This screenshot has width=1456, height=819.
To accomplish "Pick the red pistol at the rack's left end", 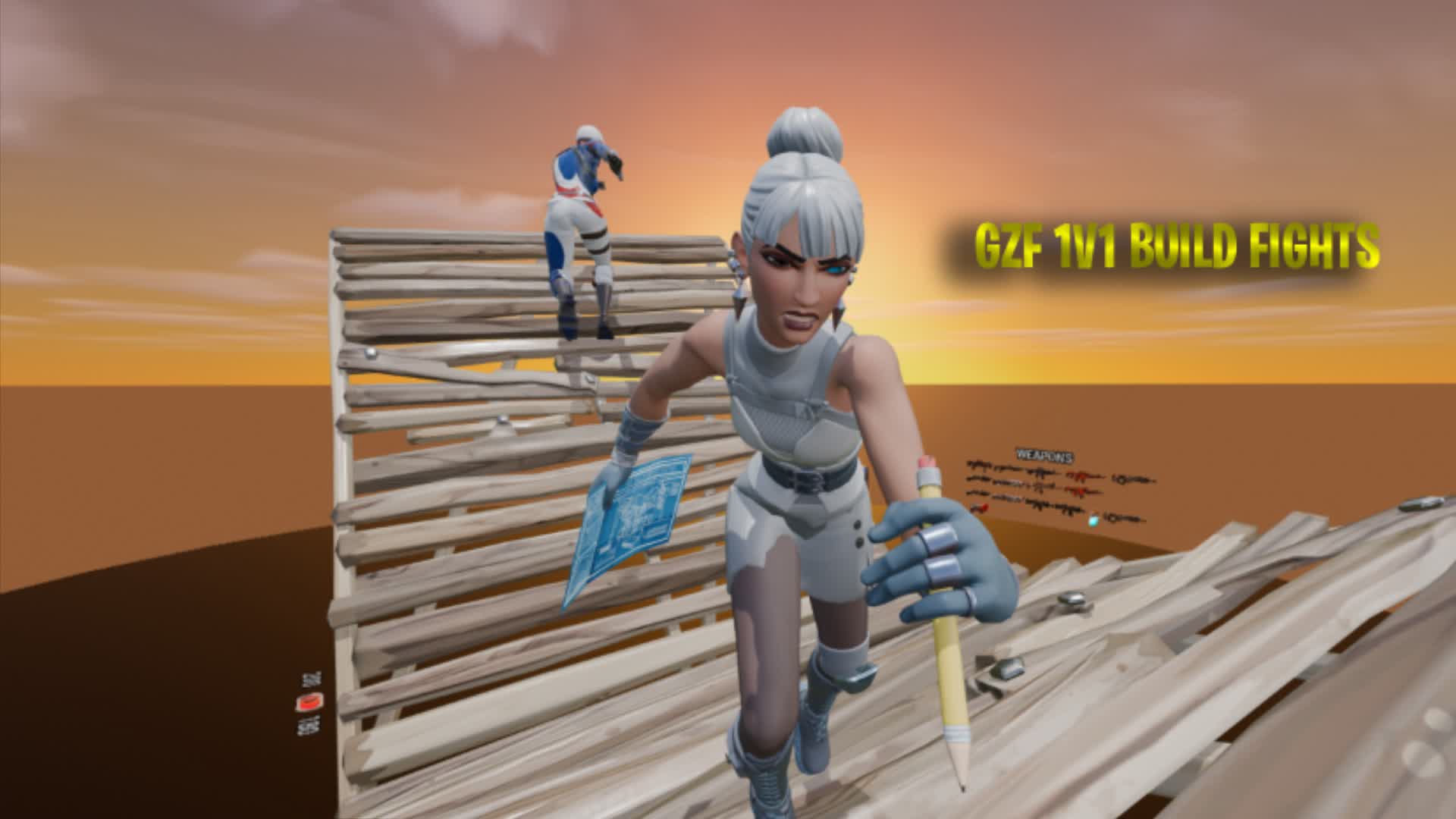I will pos(980,507).
